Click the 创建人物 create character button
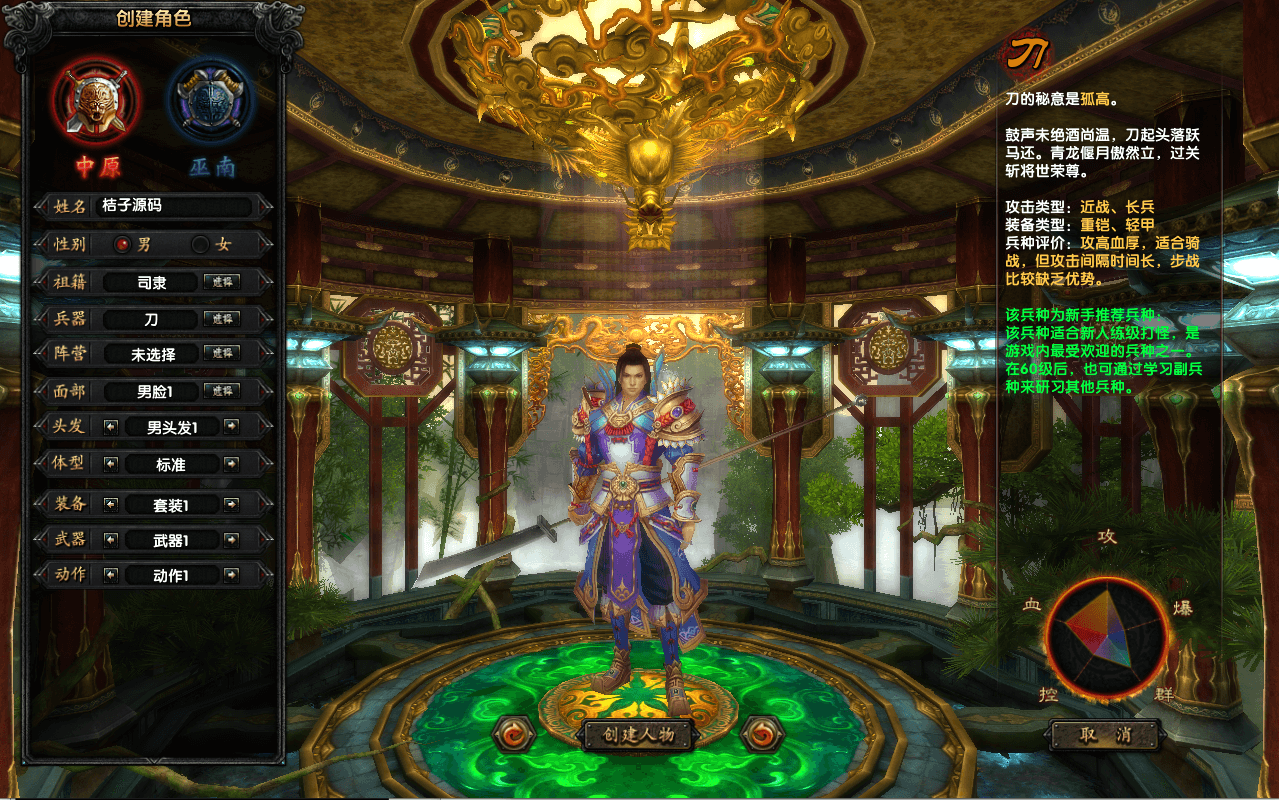1279x800 pixels. 639,735
